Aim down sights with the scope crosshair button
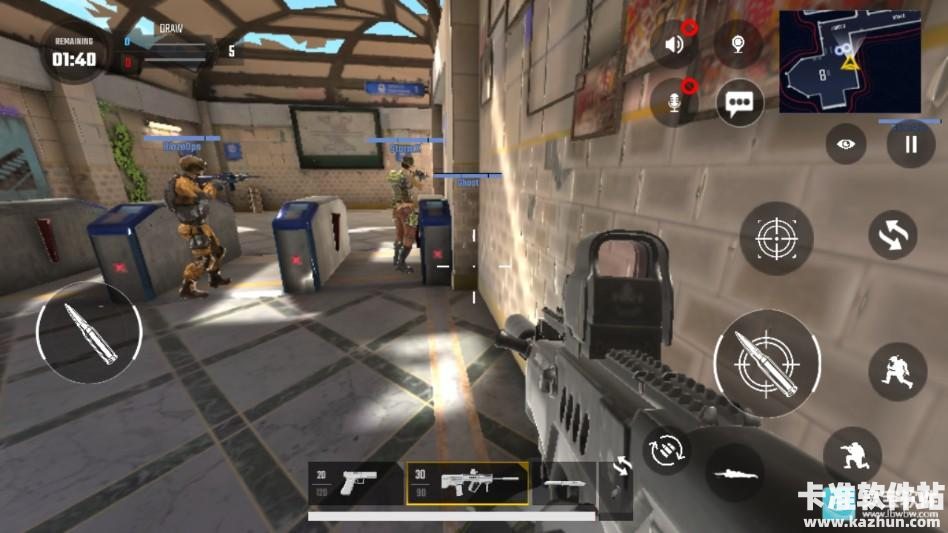948x533 pixels. click(776, 238)
